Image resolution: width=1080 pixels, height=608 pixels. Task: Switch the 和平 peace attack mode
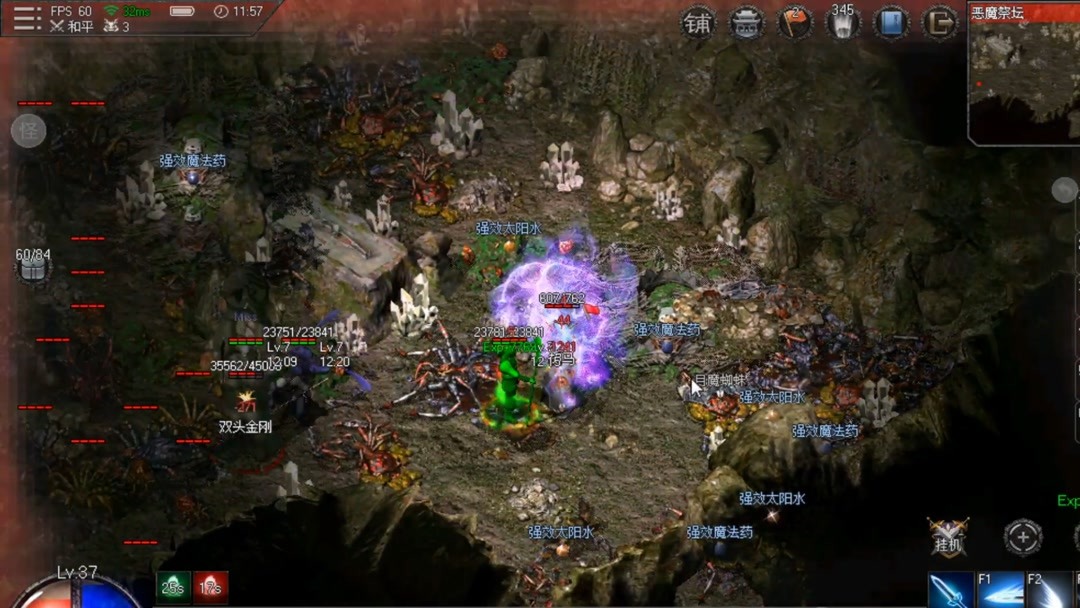pyautogui.click(x=72, y=27)
